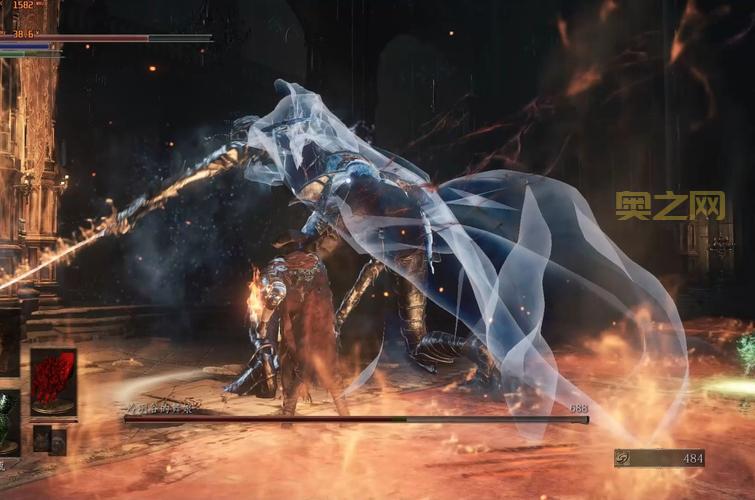The image size is (755, 500).
Task: Select the red weapon equipment slot
Action: [53, 381]
